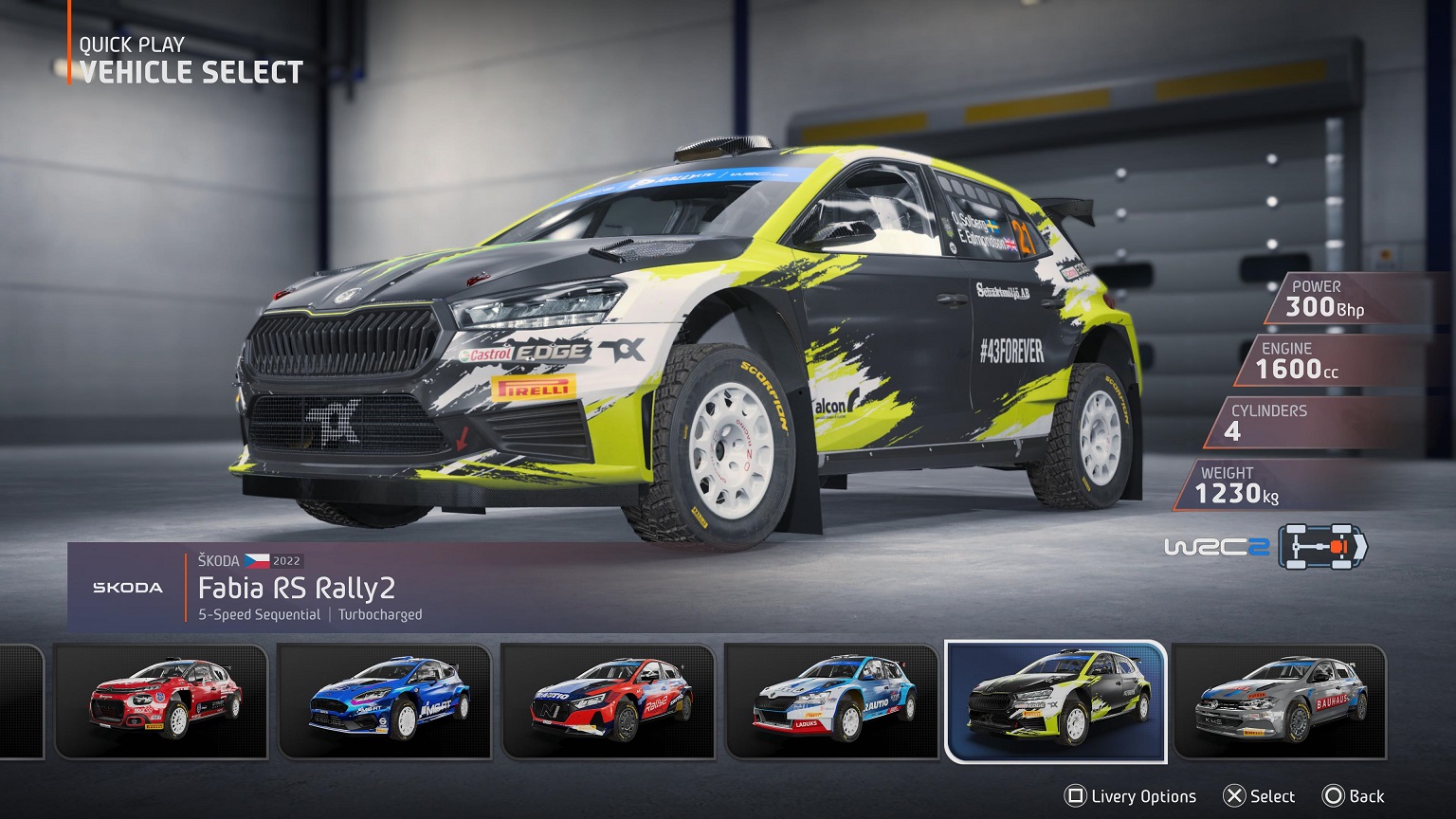1456x819 pixels.
Task: Select the red Citroën C3 thumbnail
Action: (160, 701)
